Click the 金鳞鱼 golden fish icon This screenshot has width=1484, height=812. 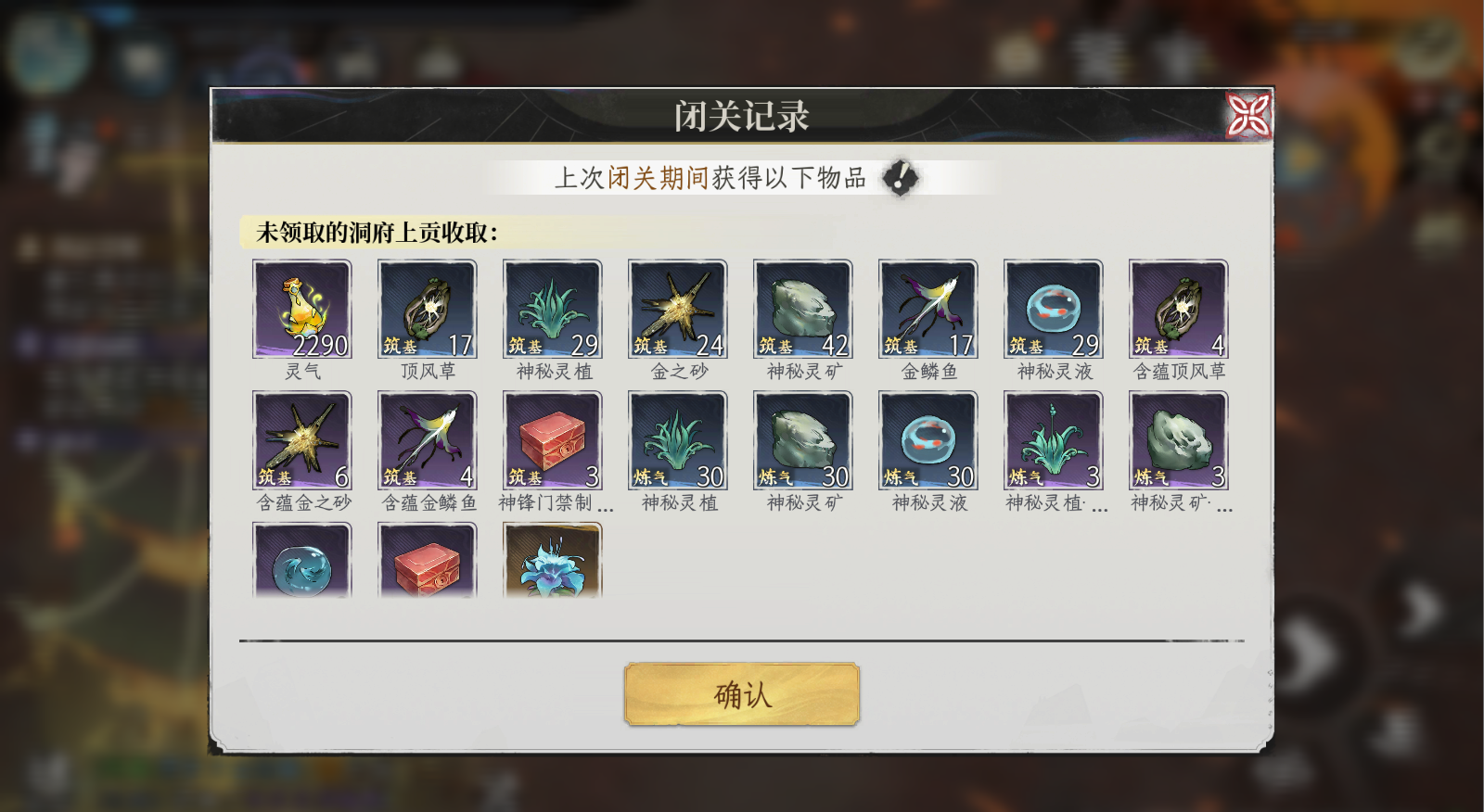click(927, 307)
